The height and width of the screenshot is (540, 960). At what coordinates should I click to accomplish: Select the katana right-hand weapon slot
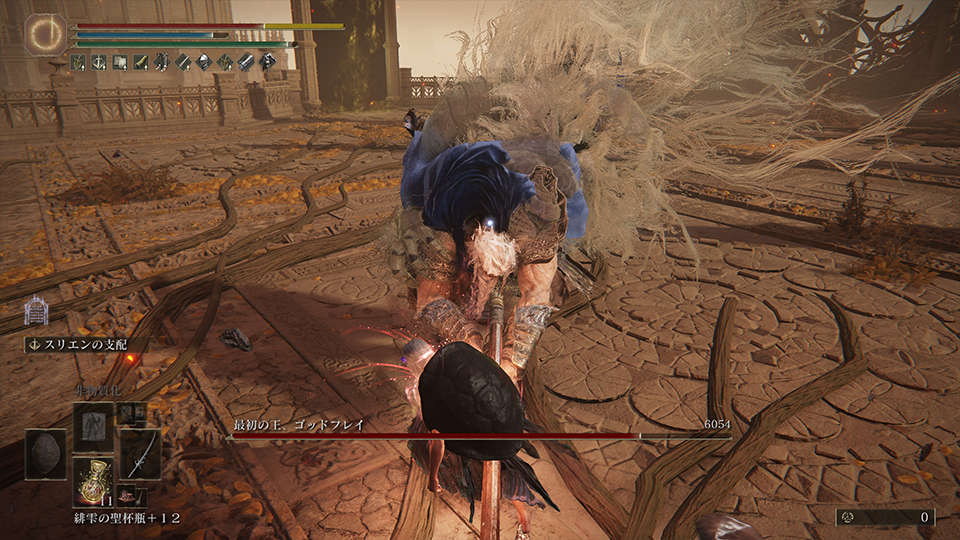click(x=140, y=454)
